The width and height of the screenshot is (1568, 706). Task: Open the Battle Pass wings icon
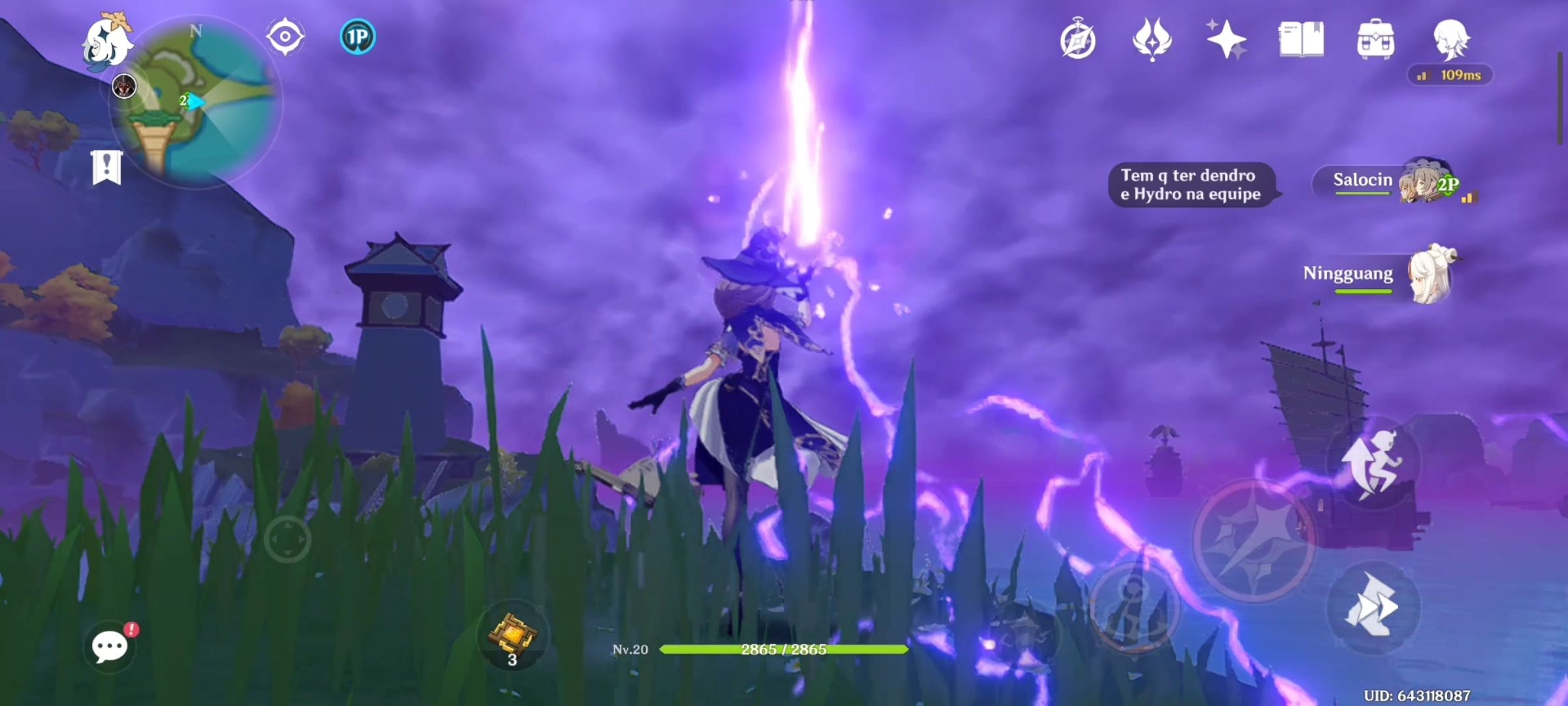tap(1152, 41)
